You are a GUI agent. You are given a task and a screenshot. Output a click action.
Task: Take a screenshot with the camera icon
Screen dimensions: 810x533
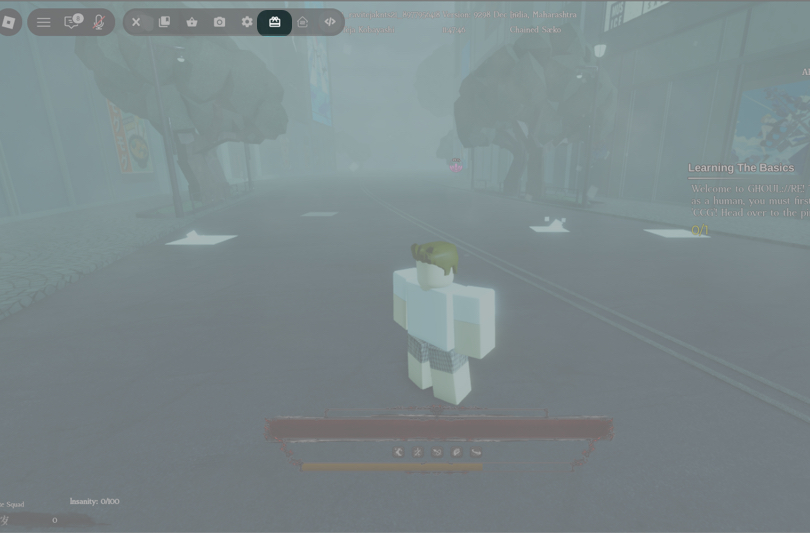point(220,22)
